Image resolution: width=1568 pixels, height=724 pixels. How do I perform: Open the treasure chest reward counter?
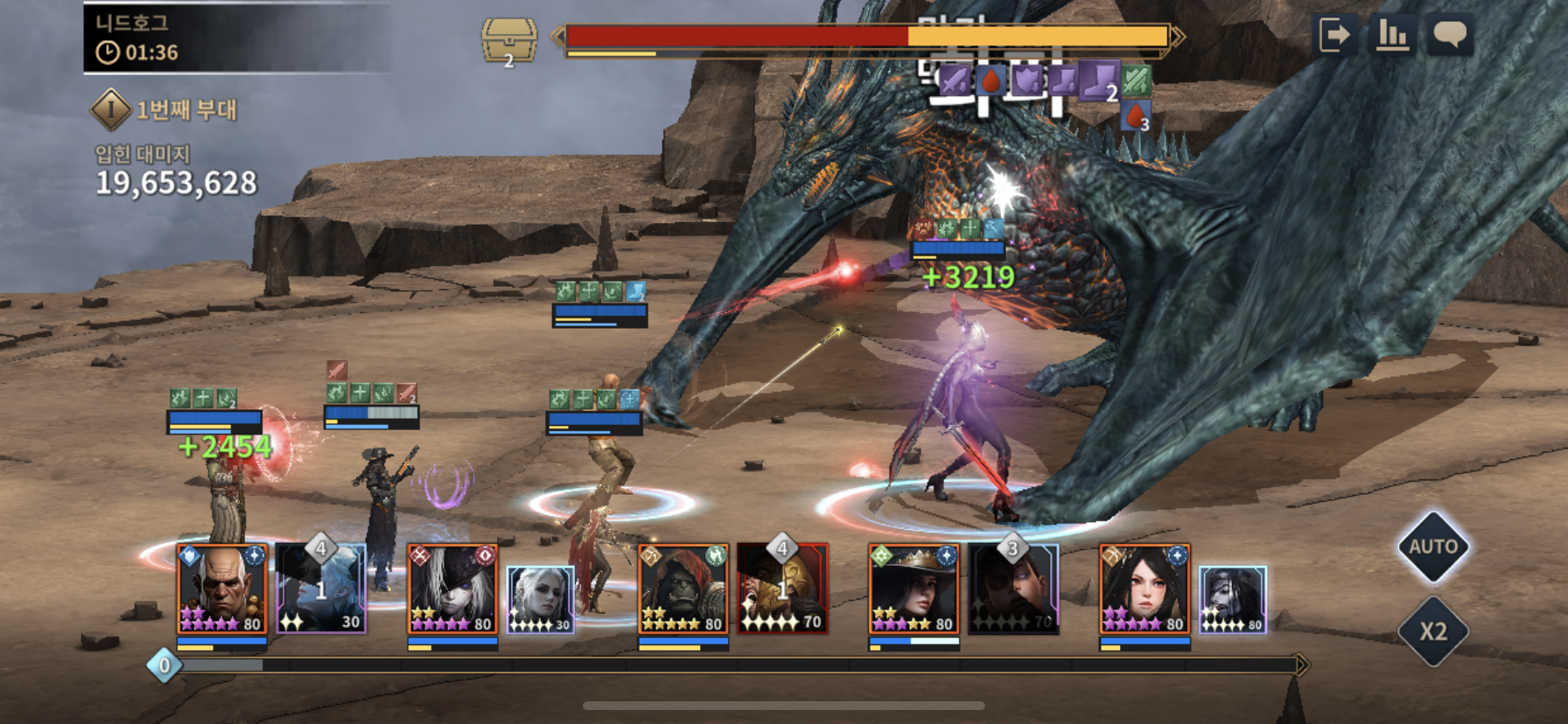(x=508, y=41)
